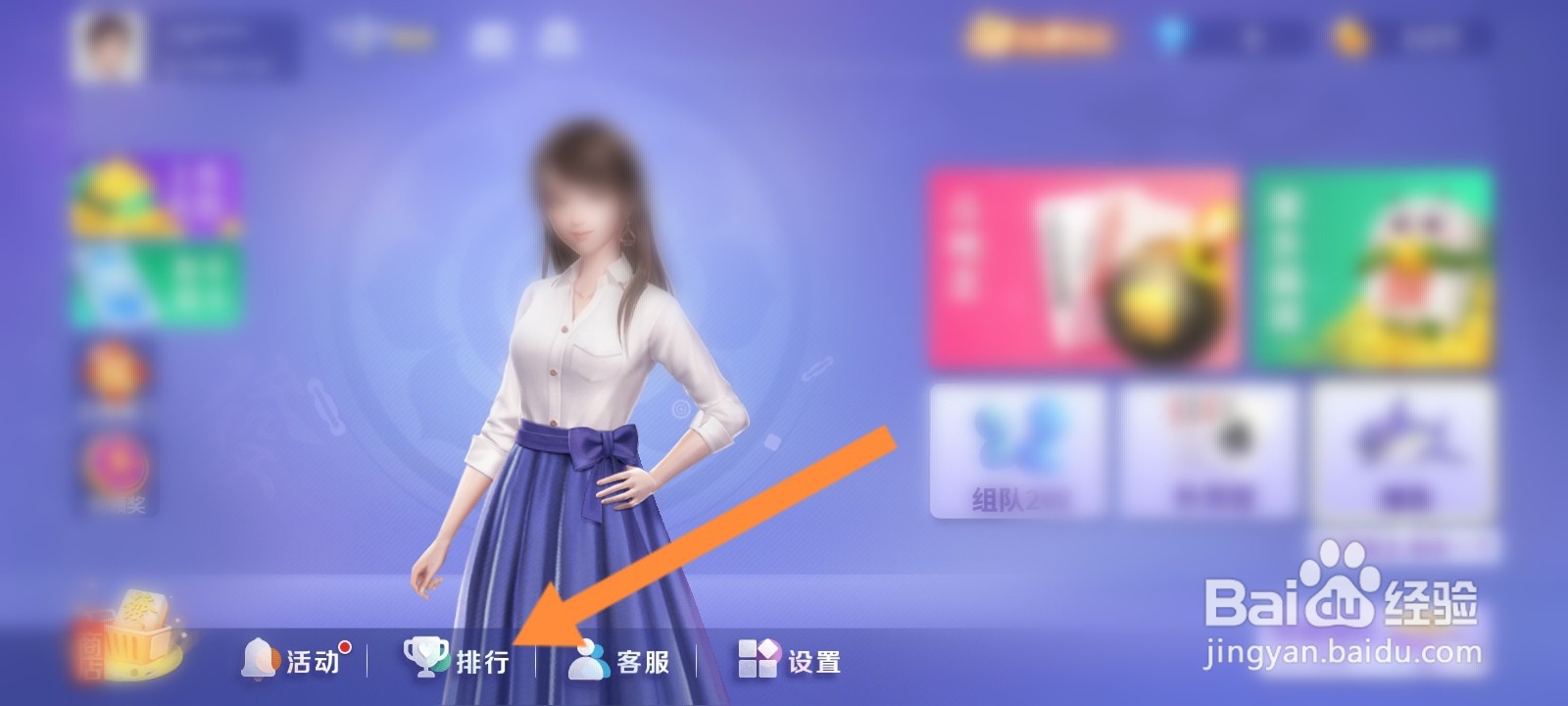Open settings with the 设置 cube icon
Screen dimensions: 1568x706
(756, 660)
